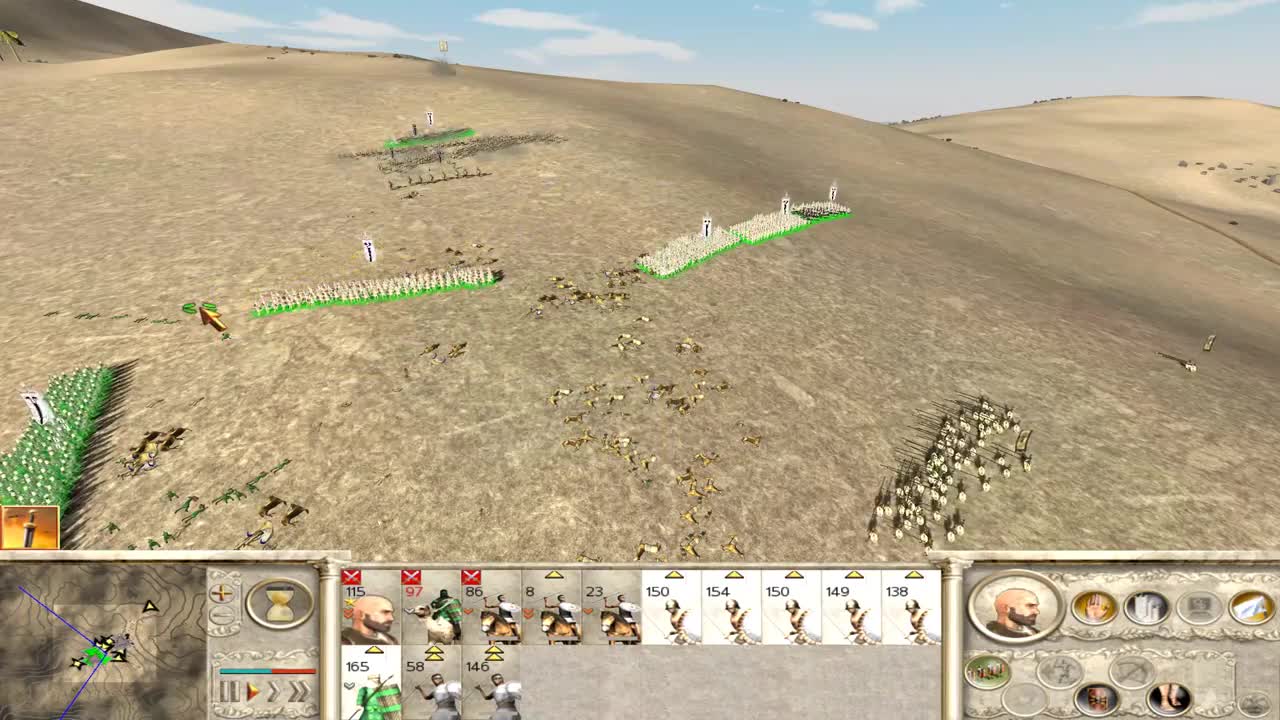Pause the battle with the pause button

228,689
